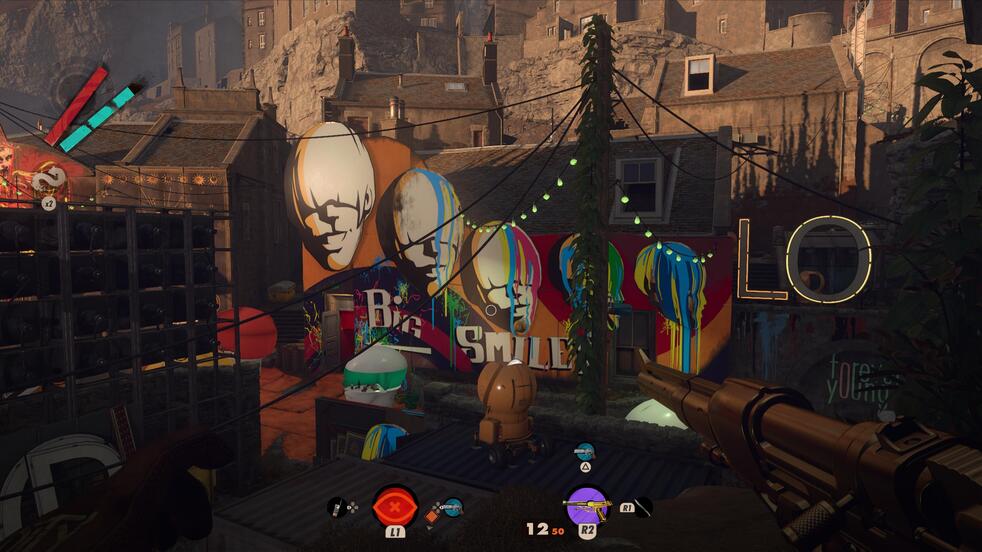Select the blue weapon-swap icon above the pistol
The width and height of the screenshot is (982, 552).
click(585, 451)
